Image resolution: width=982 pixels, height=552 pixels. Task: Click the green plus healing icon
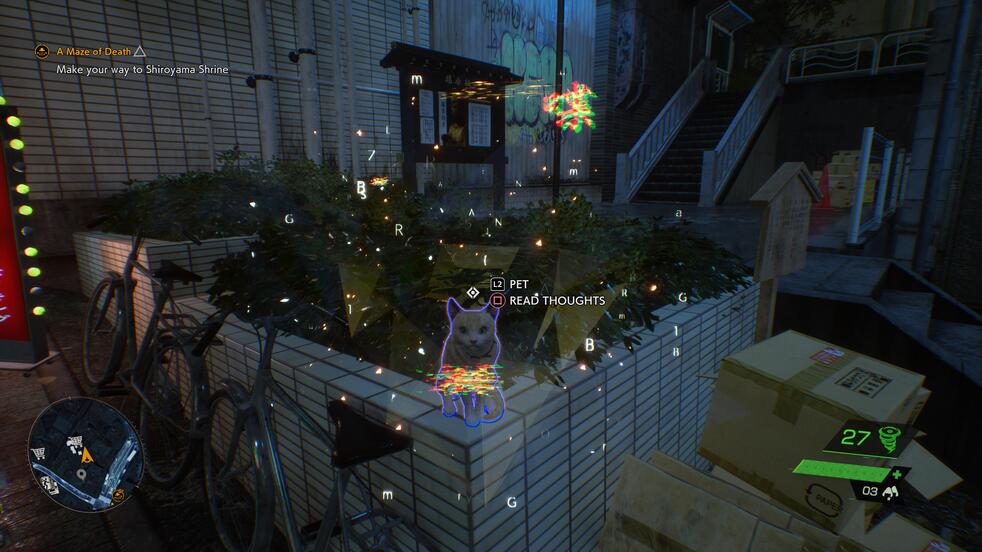898,474
